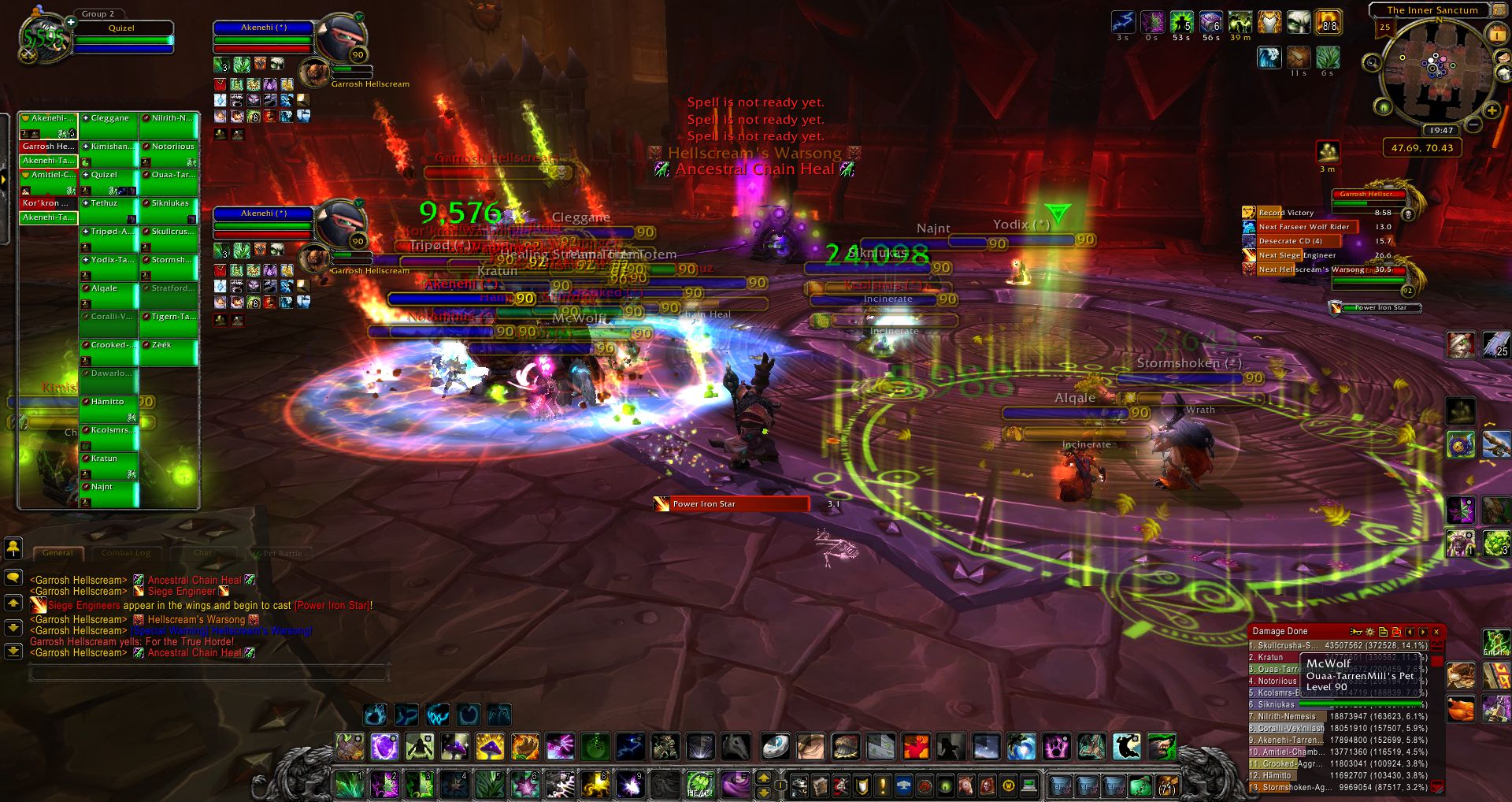This screenshot has height=802, width=1512.
Task: Use the roast chicken food item
Action: (x=1461, y=708)
